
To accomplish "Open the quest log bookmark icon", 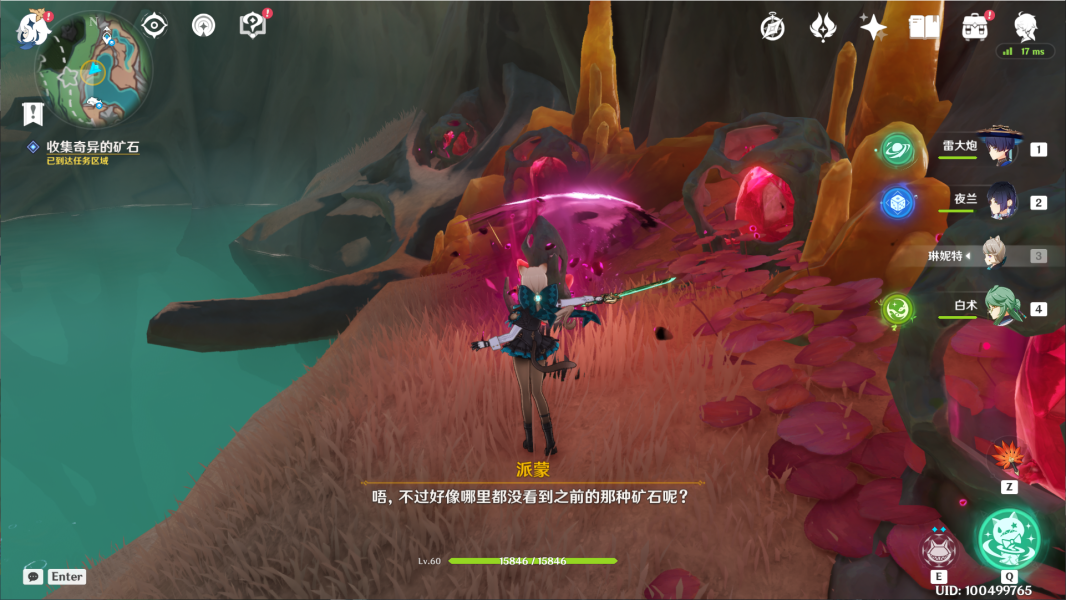I will click(33, 113).
